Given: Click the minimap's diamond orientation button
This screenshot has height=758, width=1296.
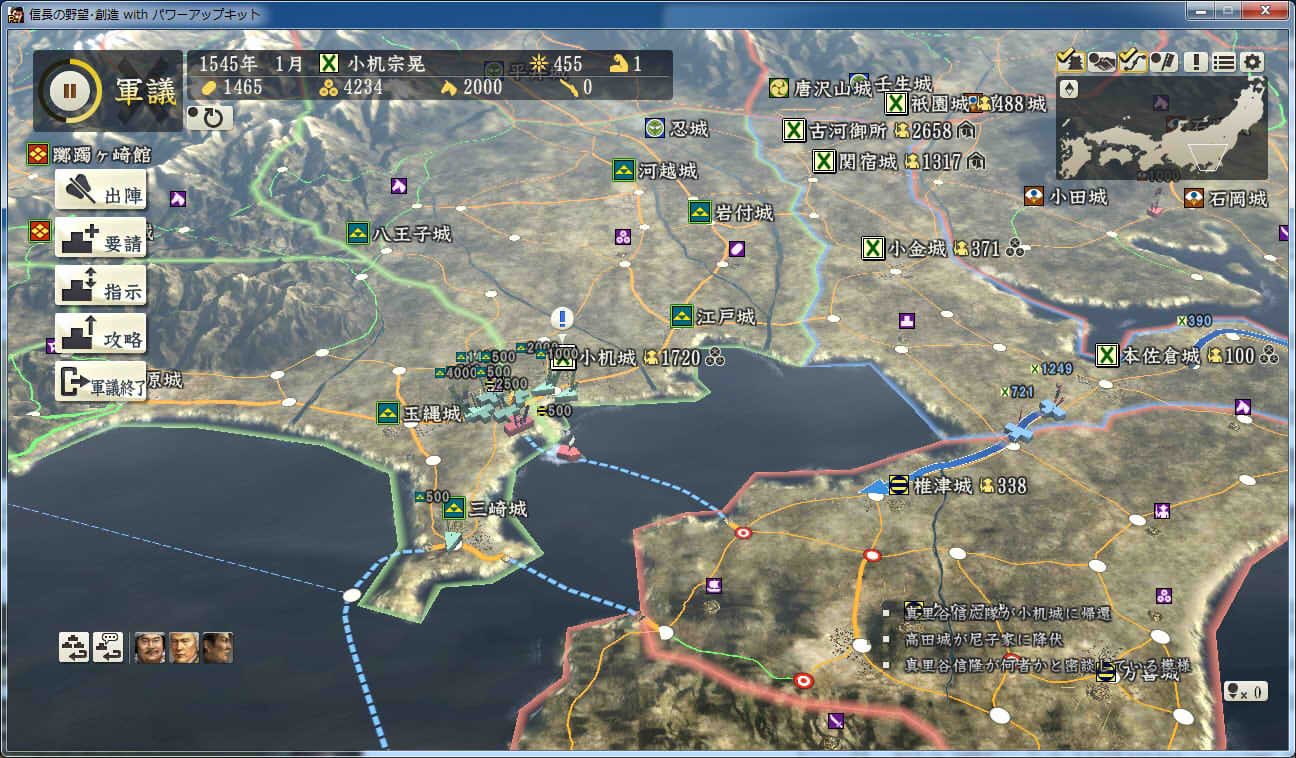Looking at the screenshot, I should click(1069, 89).
